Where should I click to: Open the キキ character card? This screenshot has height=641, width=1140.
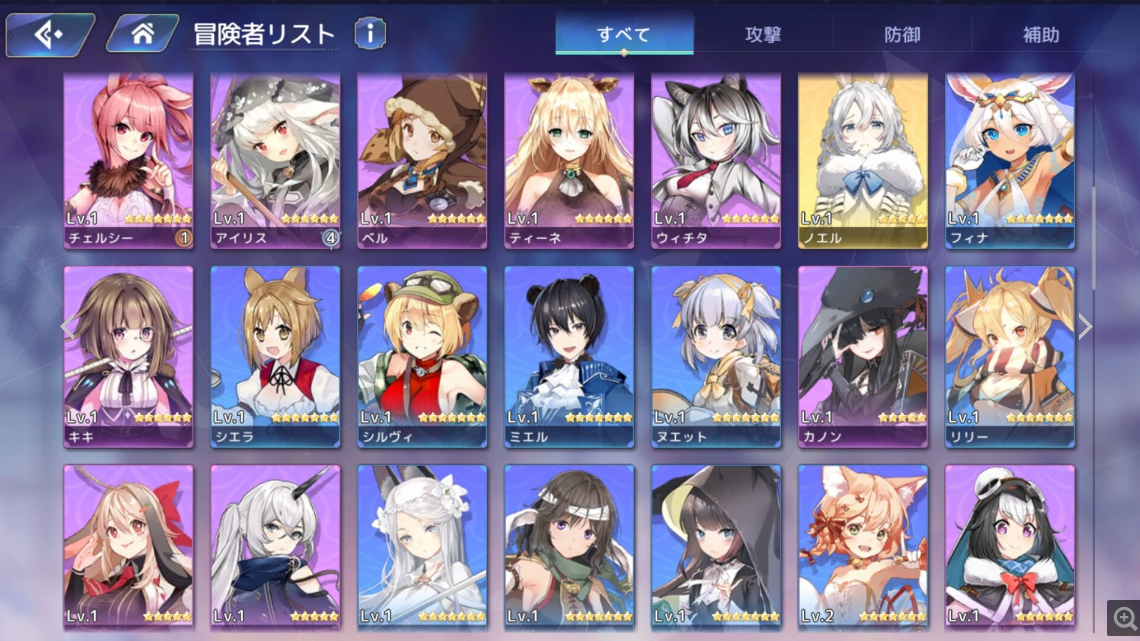(128, 355)
